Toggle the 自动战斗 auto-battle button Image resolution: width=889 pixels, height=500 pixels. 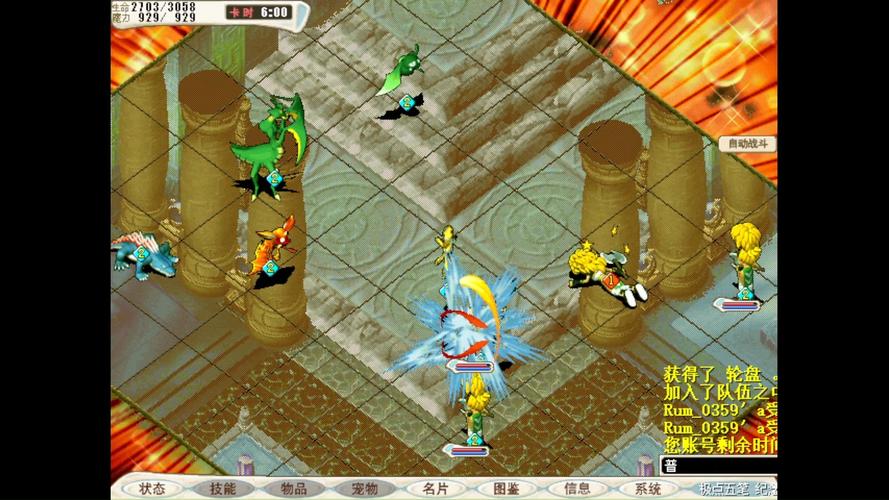click(x=747, y=144)
